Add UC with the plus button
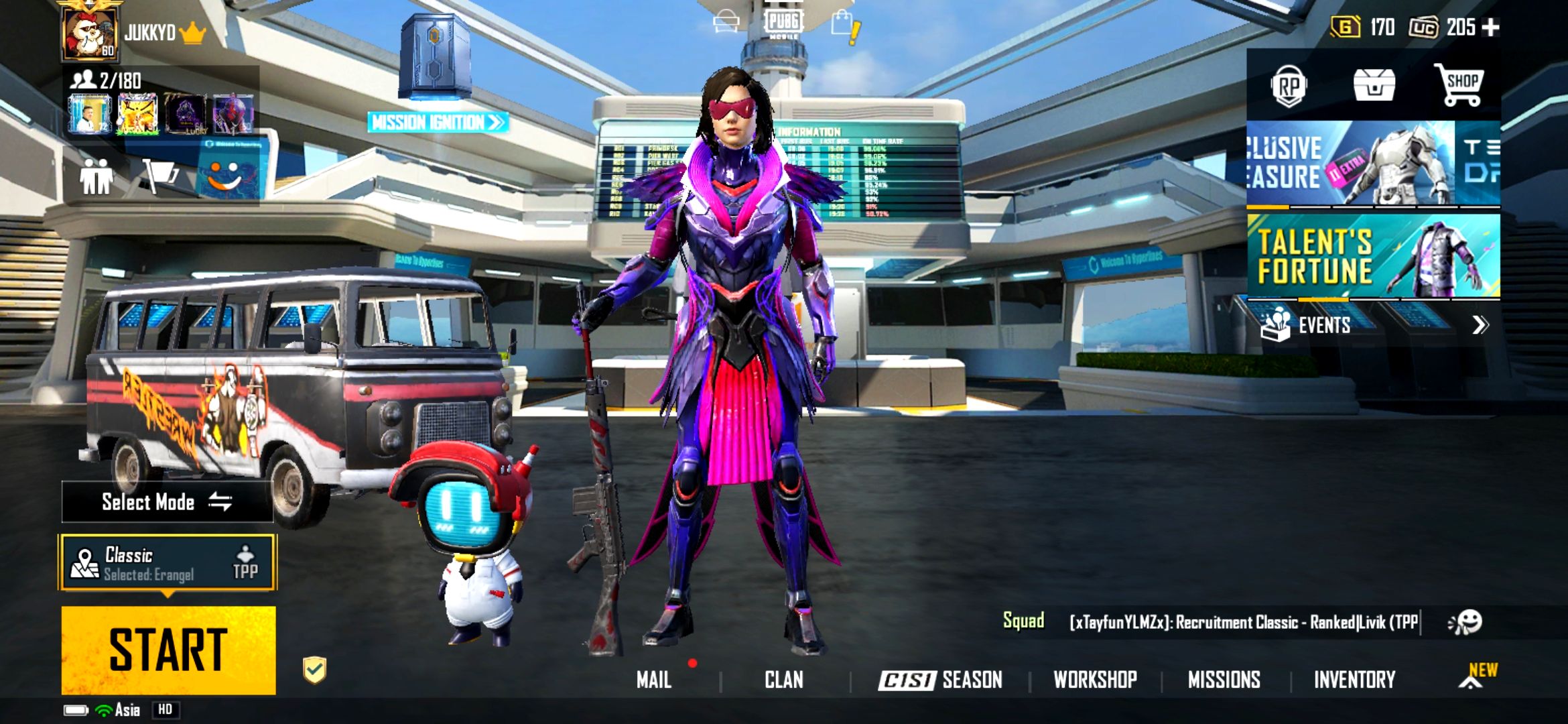Viewport: 1568px width, 724px height. click(x=1490, y=27)
